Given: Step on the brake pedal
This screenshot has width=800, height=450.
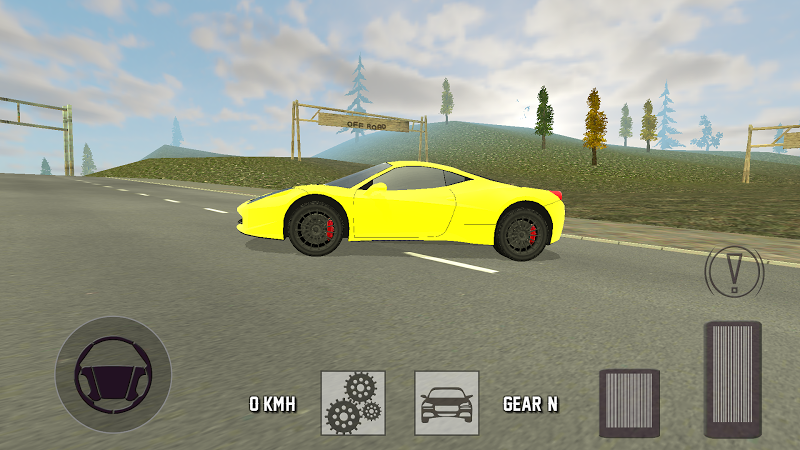Looking at the screenshot, I should [629, 403].
